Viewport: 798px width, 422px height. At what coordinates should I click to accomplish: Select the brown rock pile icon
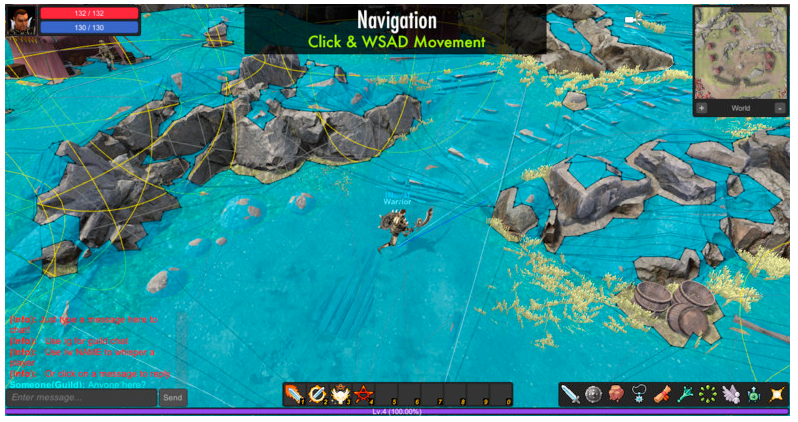point(616,394)
